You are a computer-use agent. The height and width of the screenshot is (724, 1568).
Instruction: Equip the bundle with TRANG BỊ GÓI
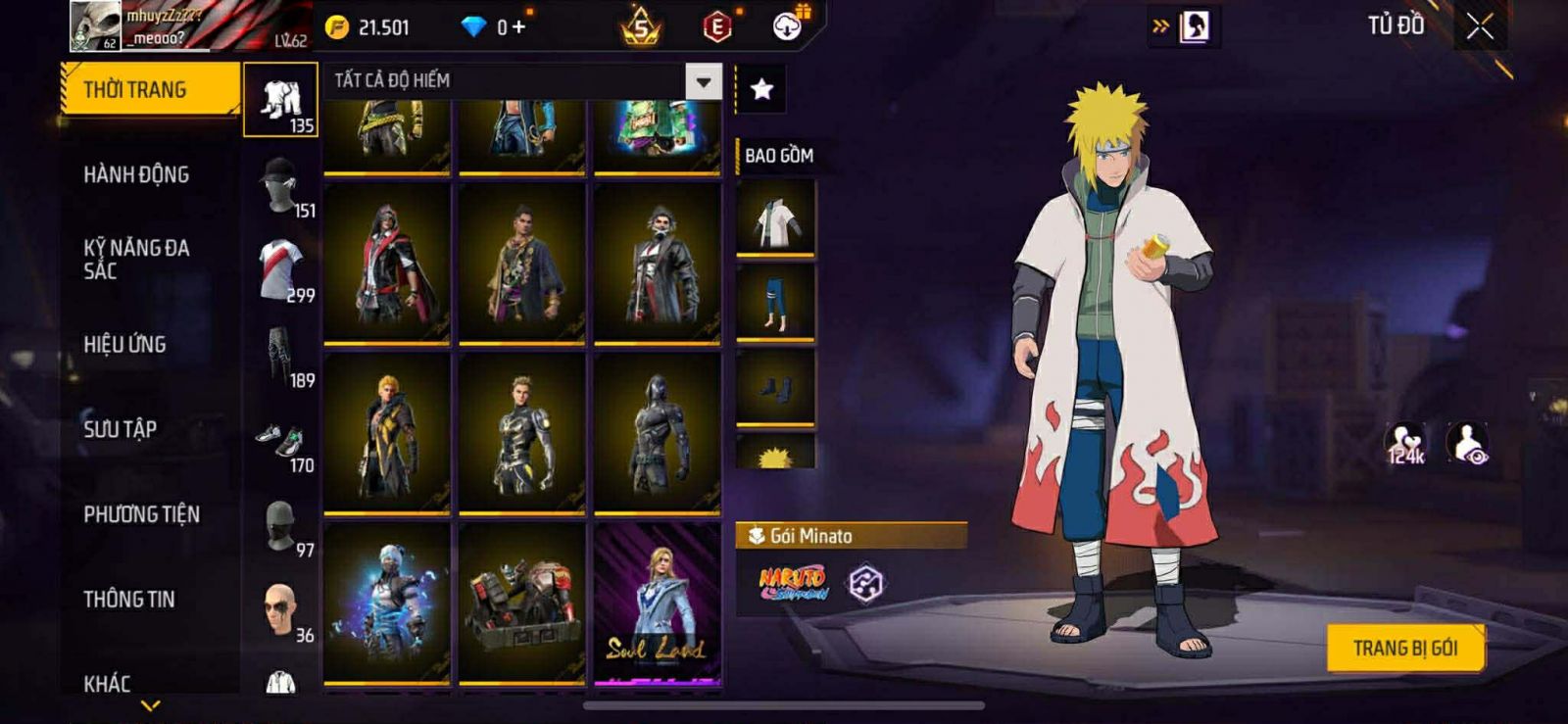pos(1404,648)
